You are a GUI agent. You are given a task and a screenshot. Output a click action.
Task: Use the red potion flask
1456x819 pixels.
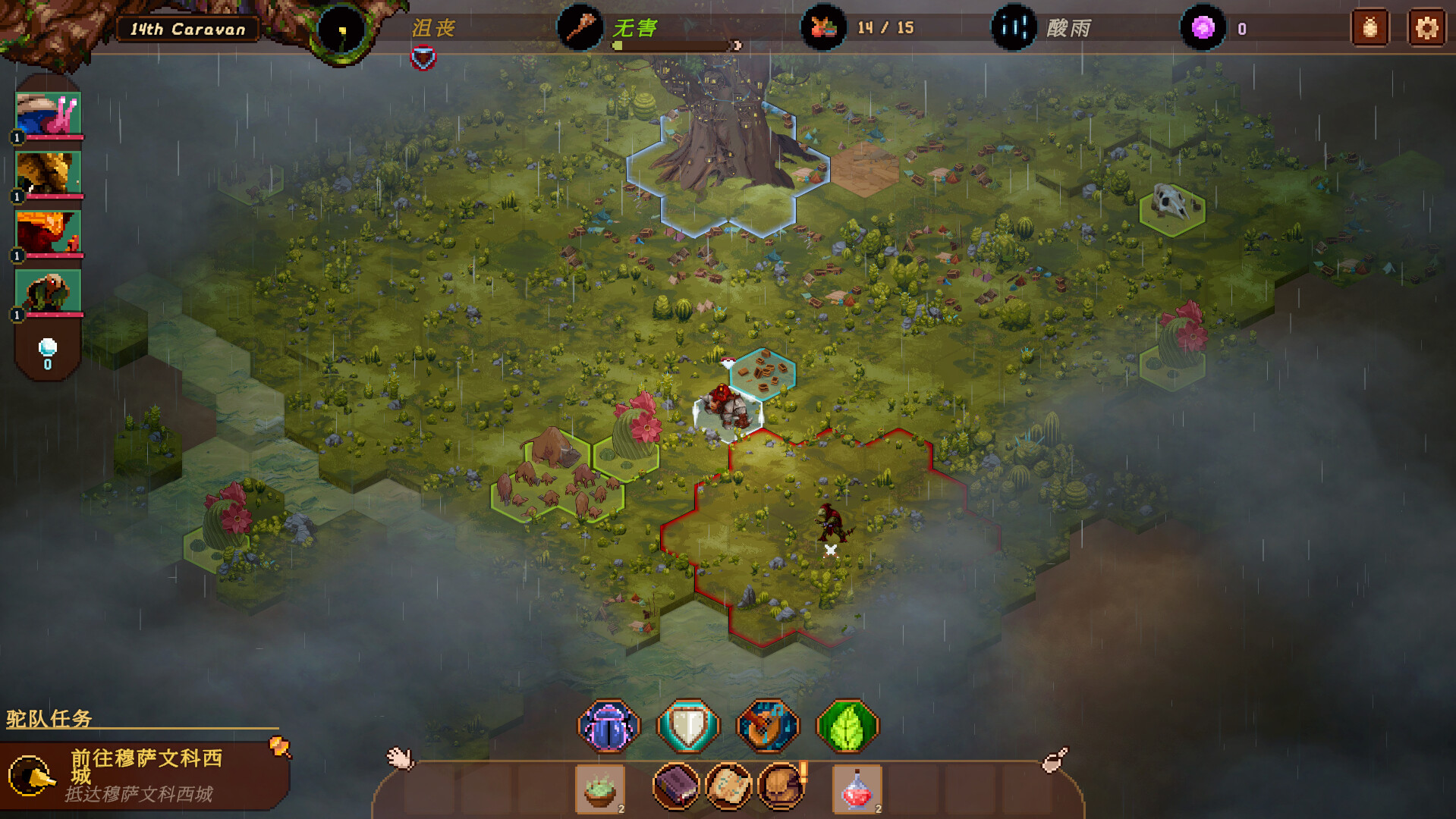point(857,788)
